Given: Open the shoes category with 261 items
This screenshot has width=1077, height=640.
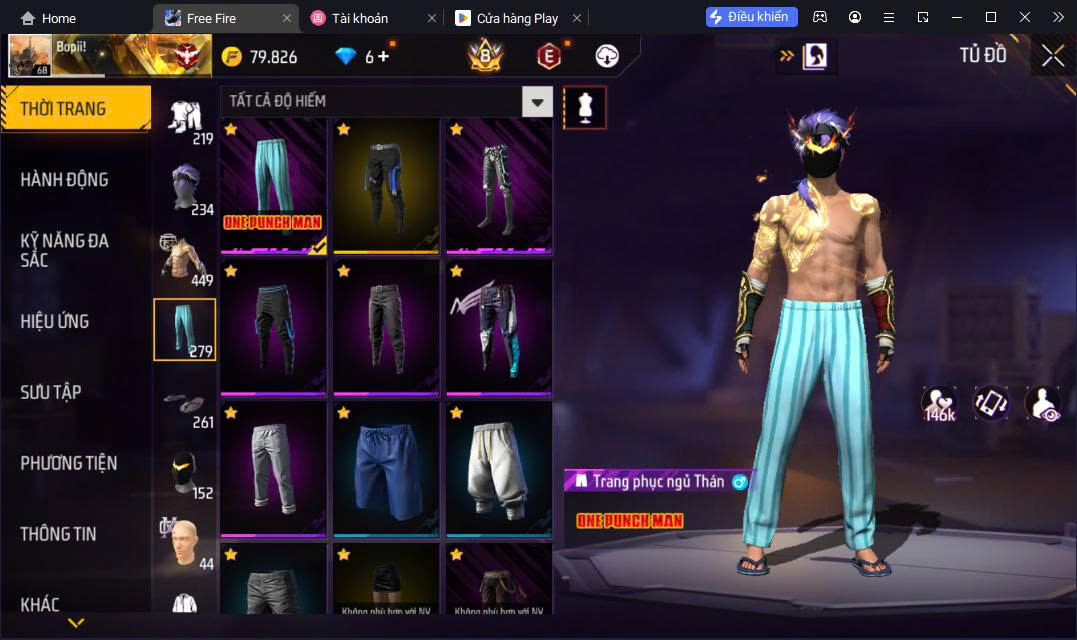Looking at the screenshot, I should (x=185, y=404).
